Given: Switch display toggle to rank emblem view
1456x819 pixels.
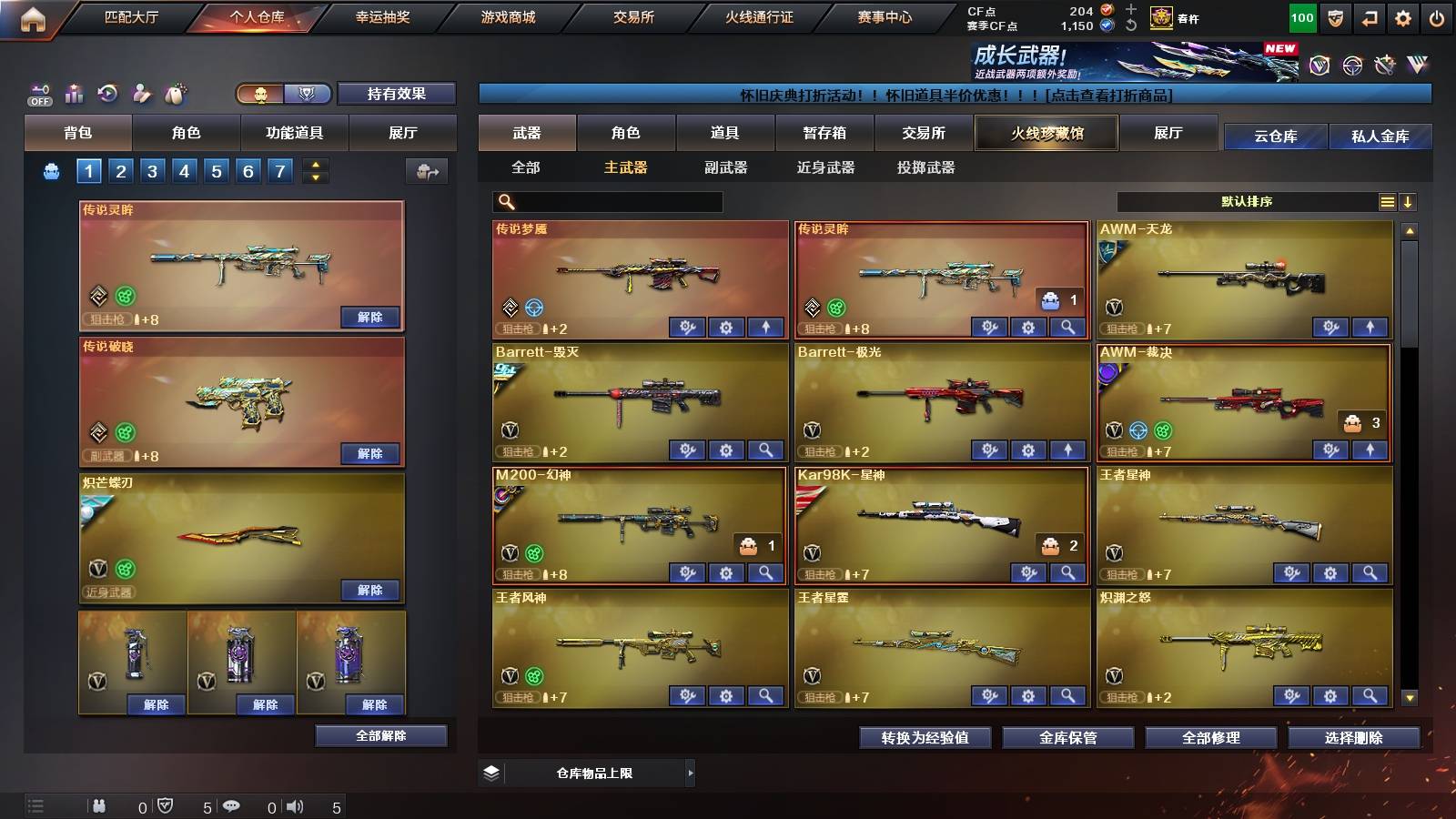Looking at the screenshot, I should pos(308,94).
